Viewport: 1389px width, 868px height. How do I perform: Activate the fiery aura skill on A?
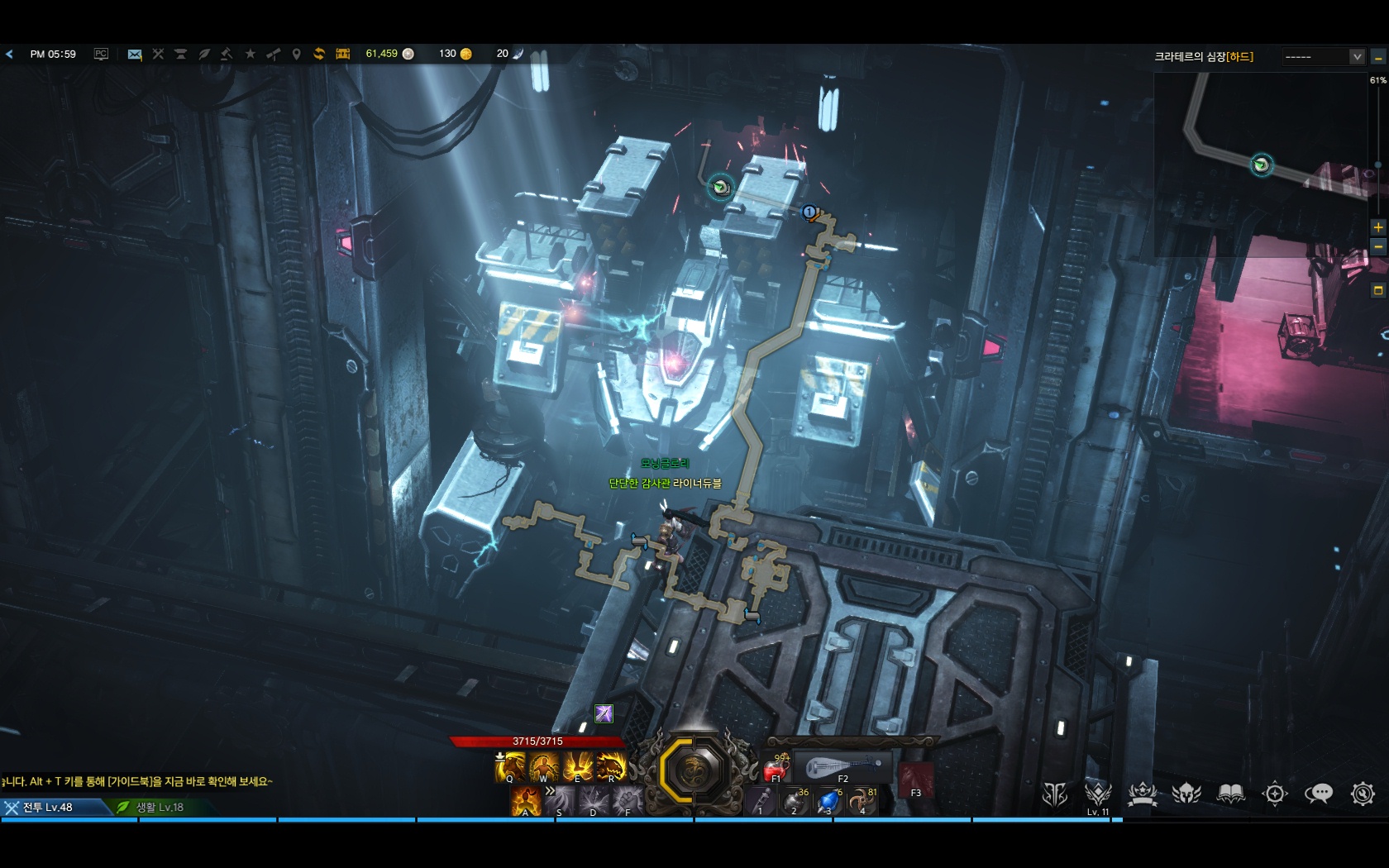525,801
